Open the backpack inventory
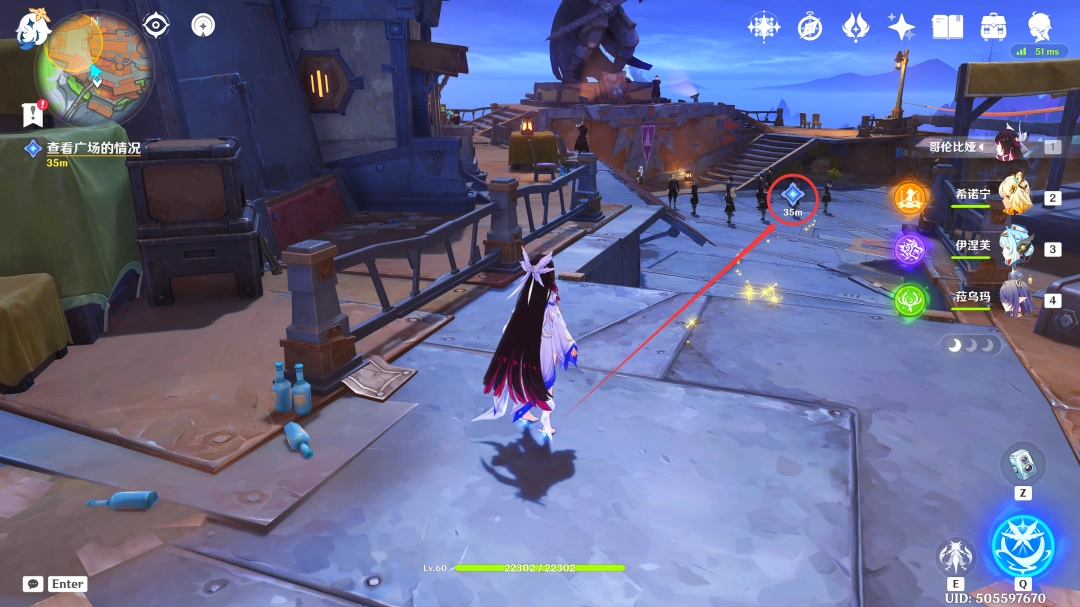The width and height of the screenshot is (1080, 607). point(993,27)
